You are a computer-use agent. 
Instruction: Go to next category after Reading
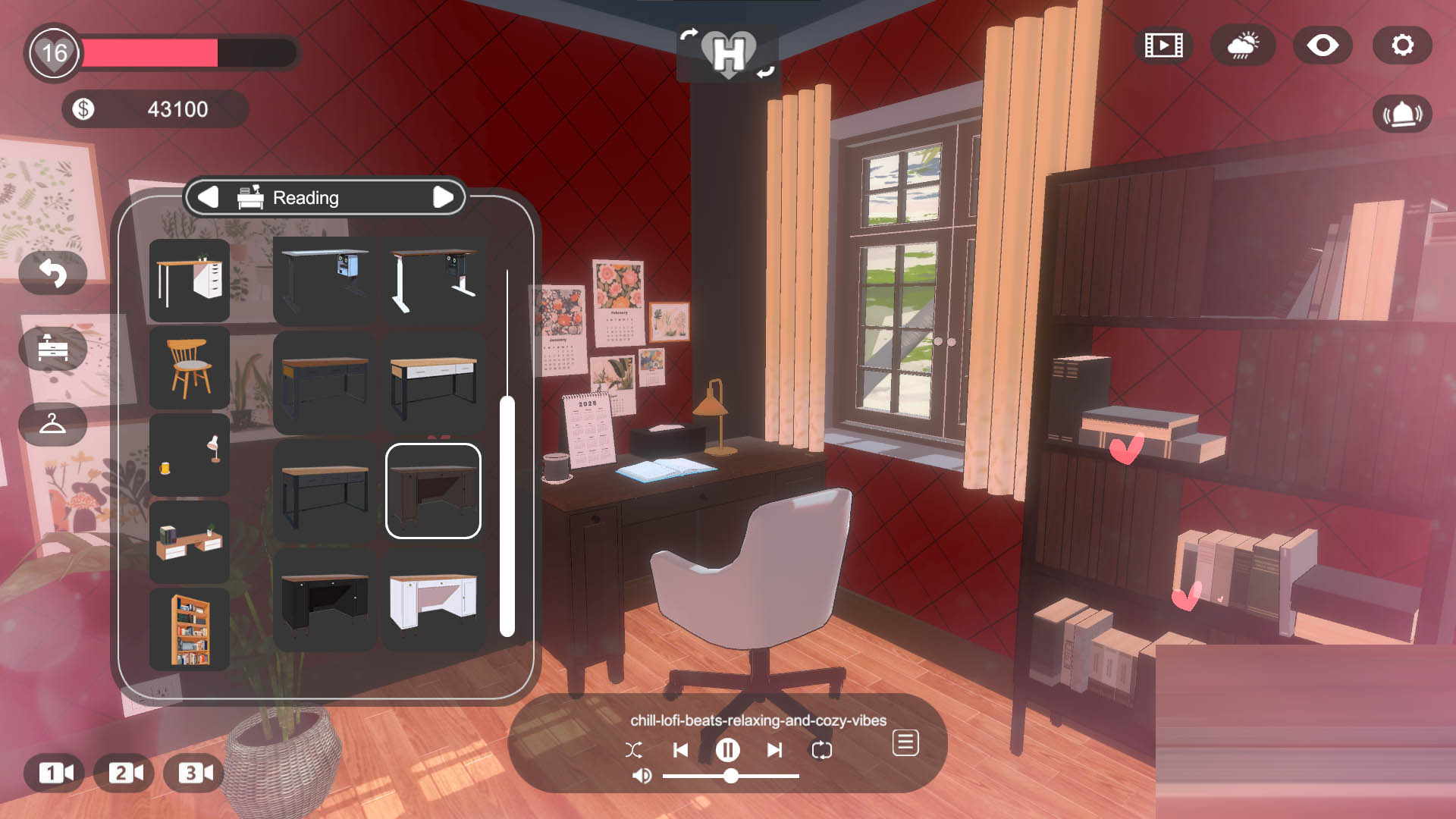click(x=443, y=197)
